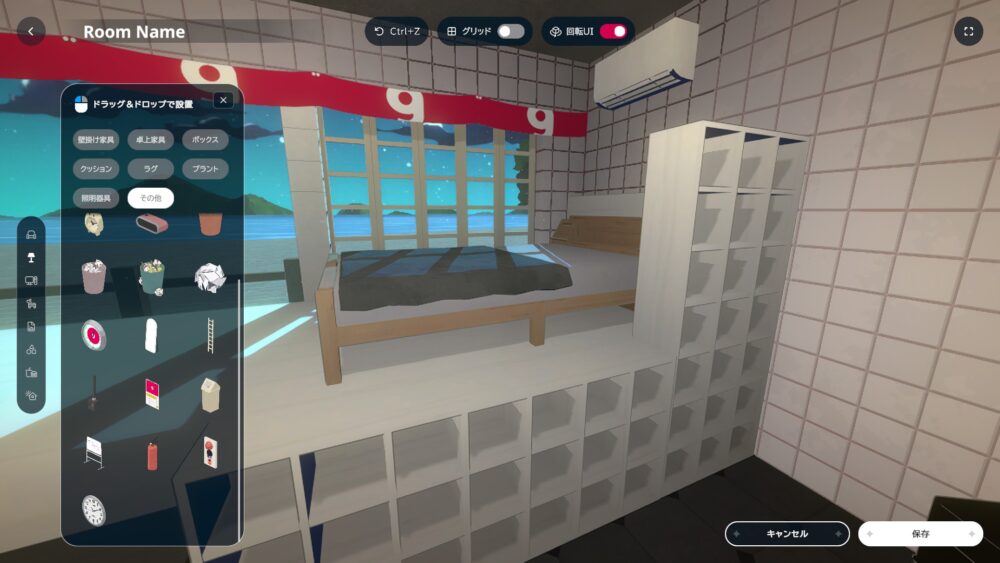Enter fullscreen with the corner button

click(x=968, y=31)
